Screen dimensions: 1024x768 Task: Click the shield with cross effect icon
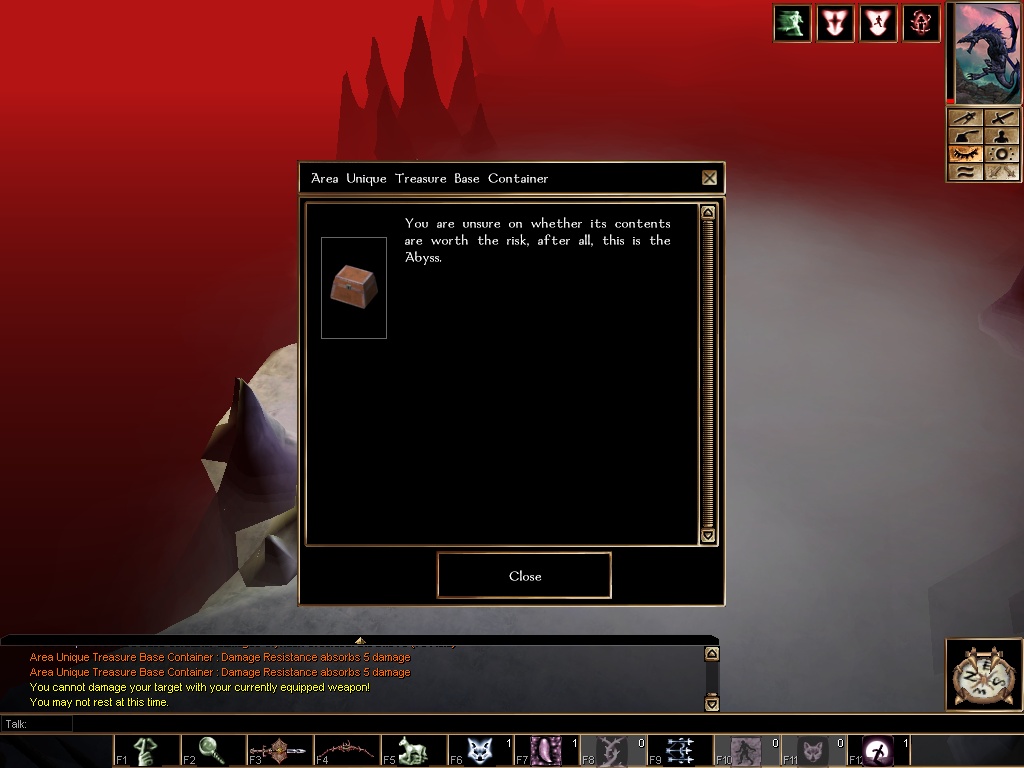(835, 23)
